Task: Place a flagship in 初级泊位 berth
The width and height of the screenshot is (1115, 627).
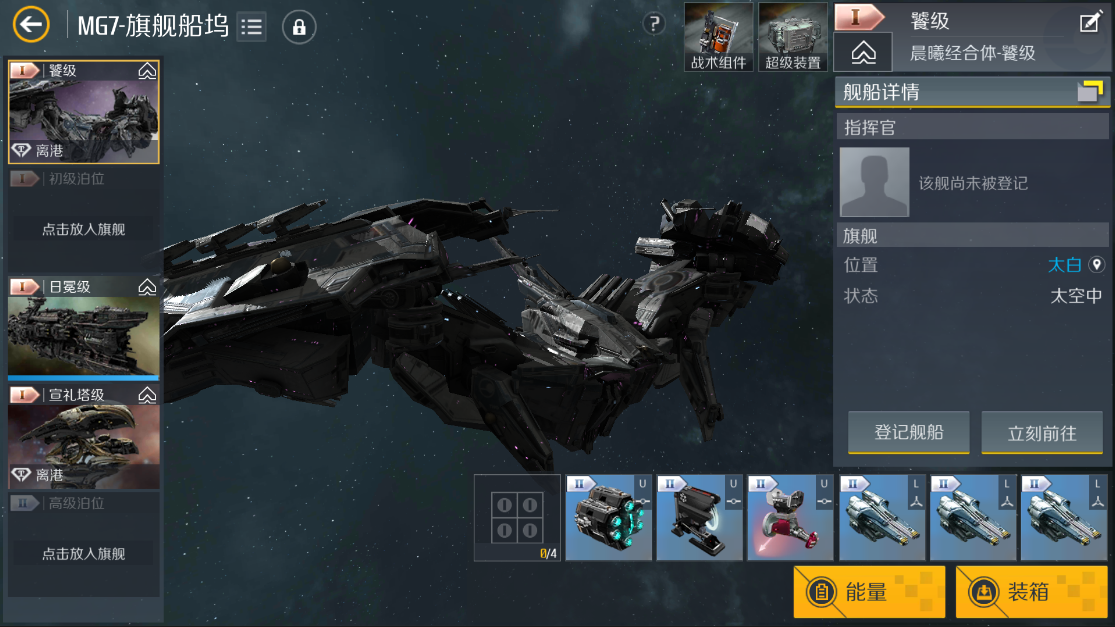Action: tap(83, 229)
